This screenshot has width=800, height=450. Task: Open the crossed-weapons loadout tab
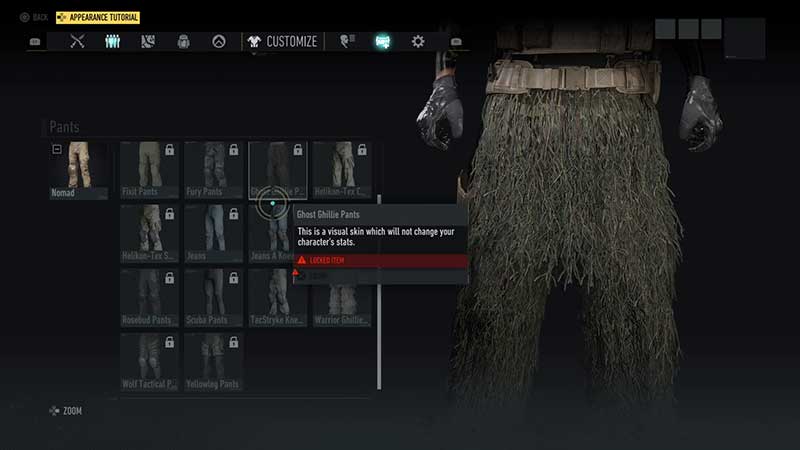[78, 41]
